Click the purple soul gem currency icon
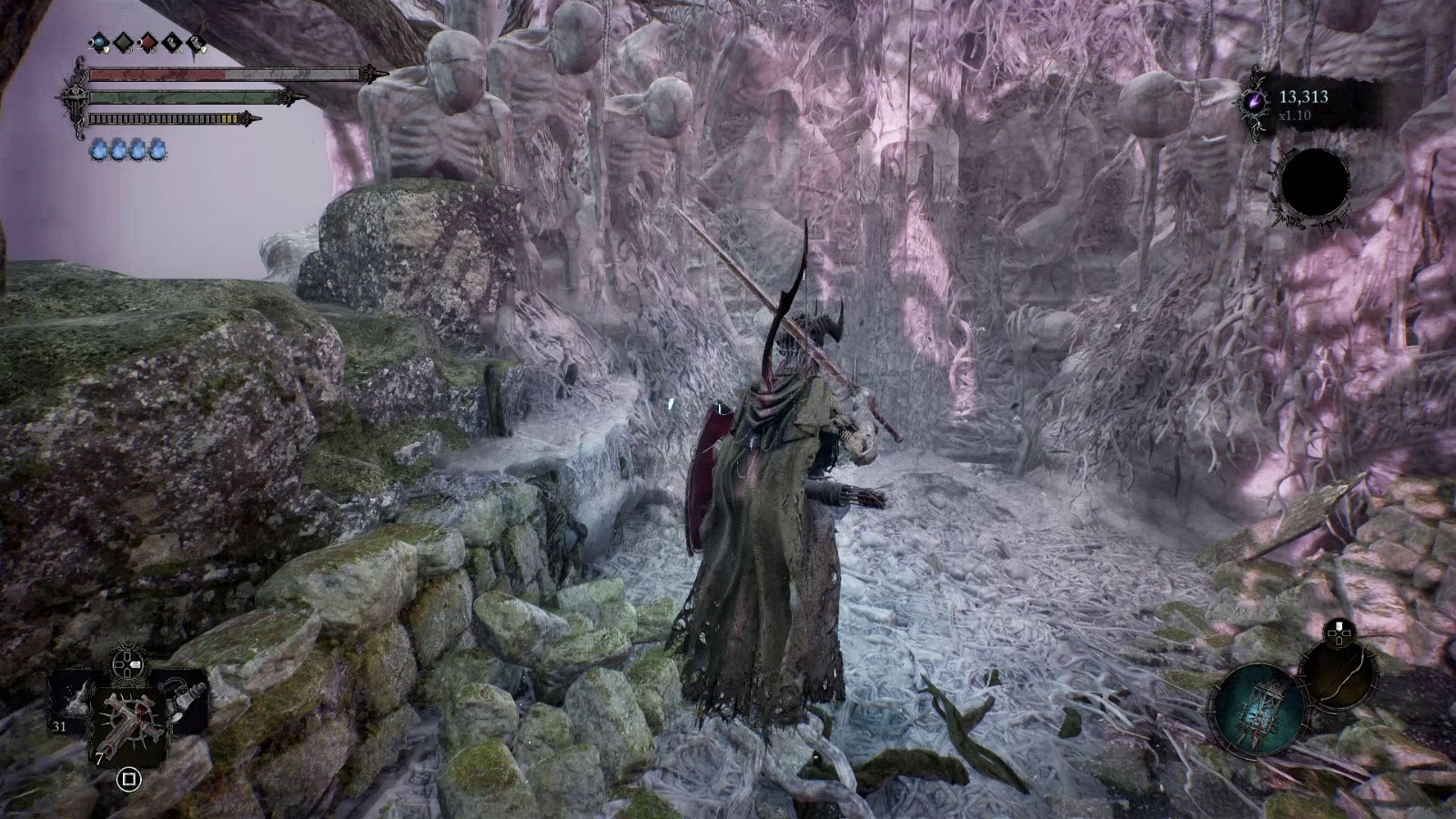This screenshot has width=1456, height=819. click(x=1255, y=102)
